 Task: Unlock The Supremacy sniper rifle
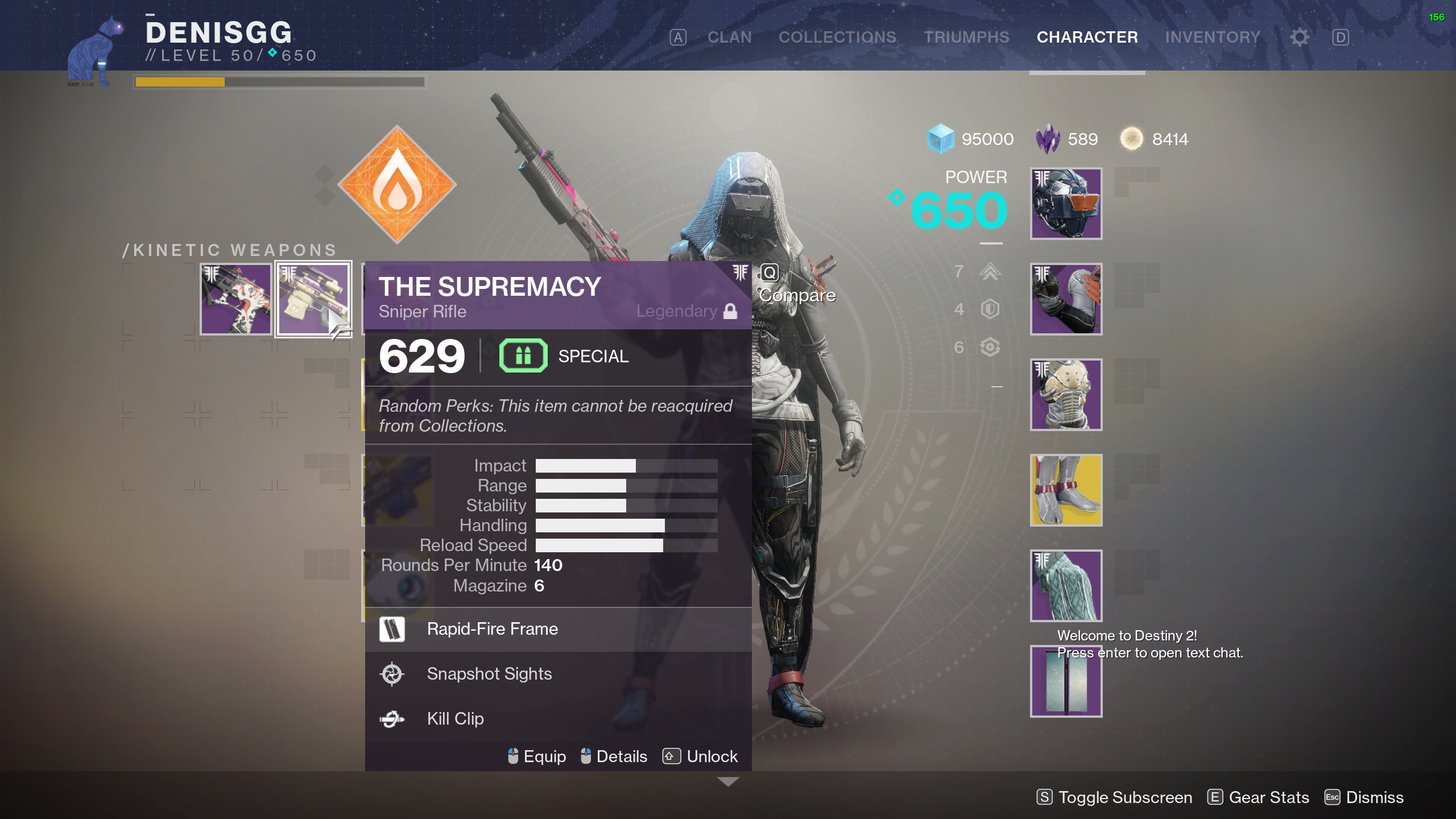click(x=712, y=756)
